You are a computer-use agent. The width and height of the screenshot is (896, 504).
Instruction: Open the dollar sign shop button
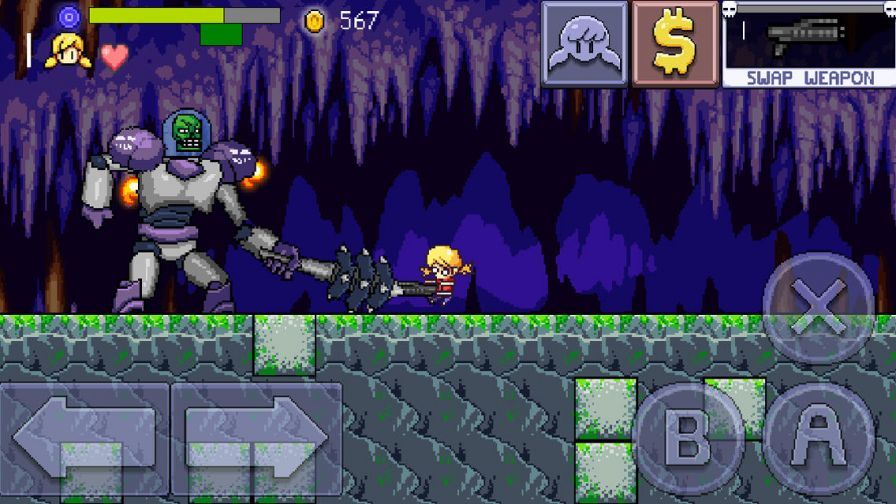[674, 44]
